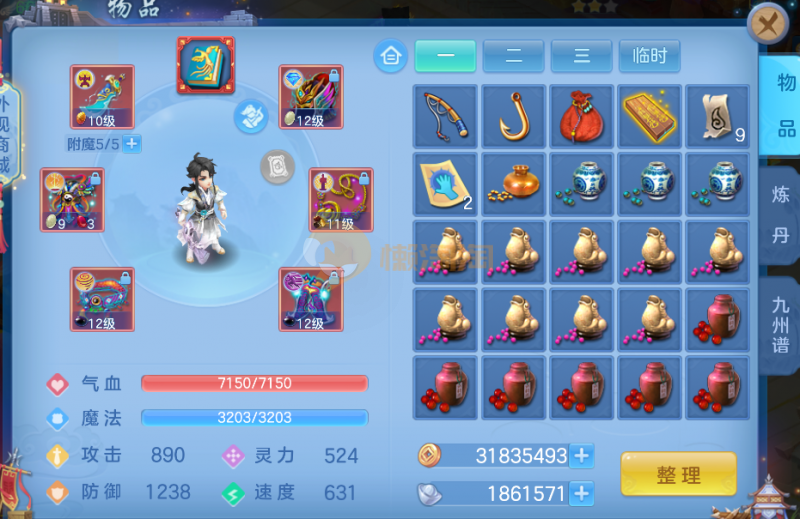Image resolution: width=800 pixels, height=519 pixels.
Task: Choose the red pouch item
Action: [582, 117]
